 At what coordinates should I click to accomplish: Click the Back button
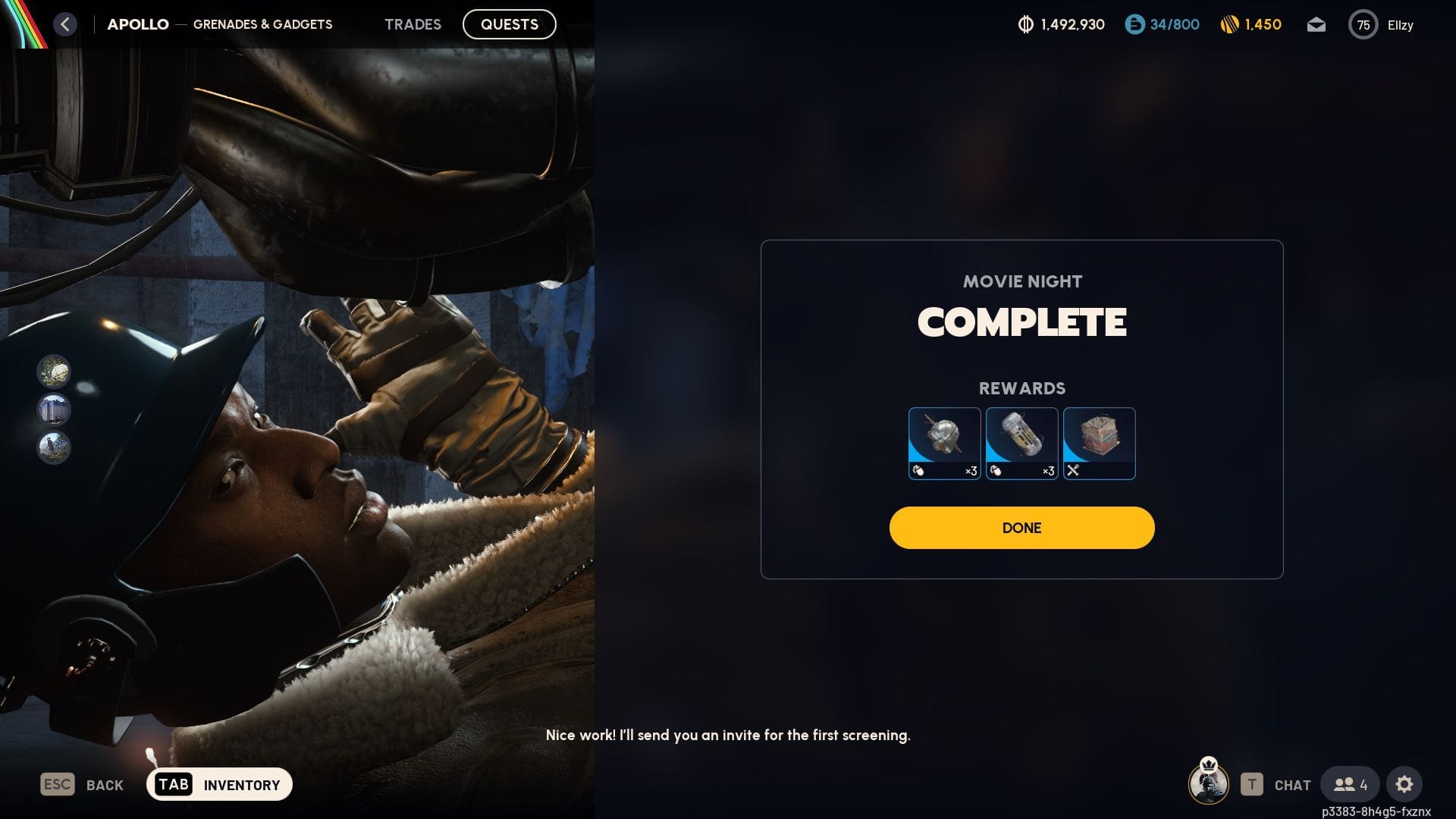tap(82, 784)
